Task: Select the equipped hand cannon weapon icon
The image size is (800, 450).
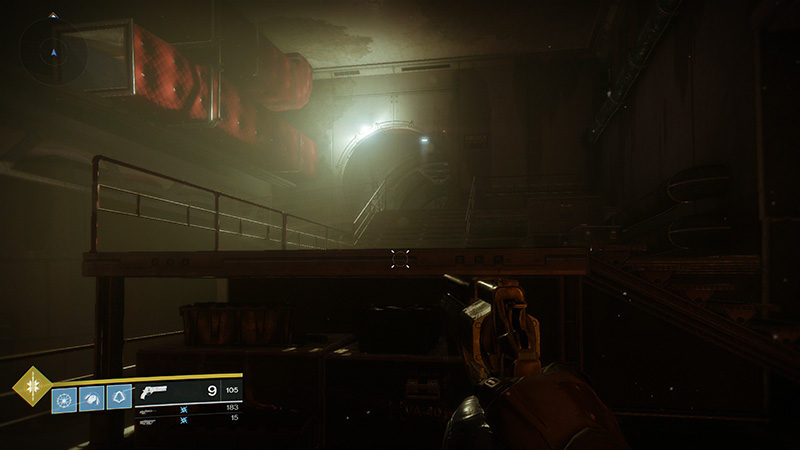Action: pyautogui.click(x=161, y=392)
